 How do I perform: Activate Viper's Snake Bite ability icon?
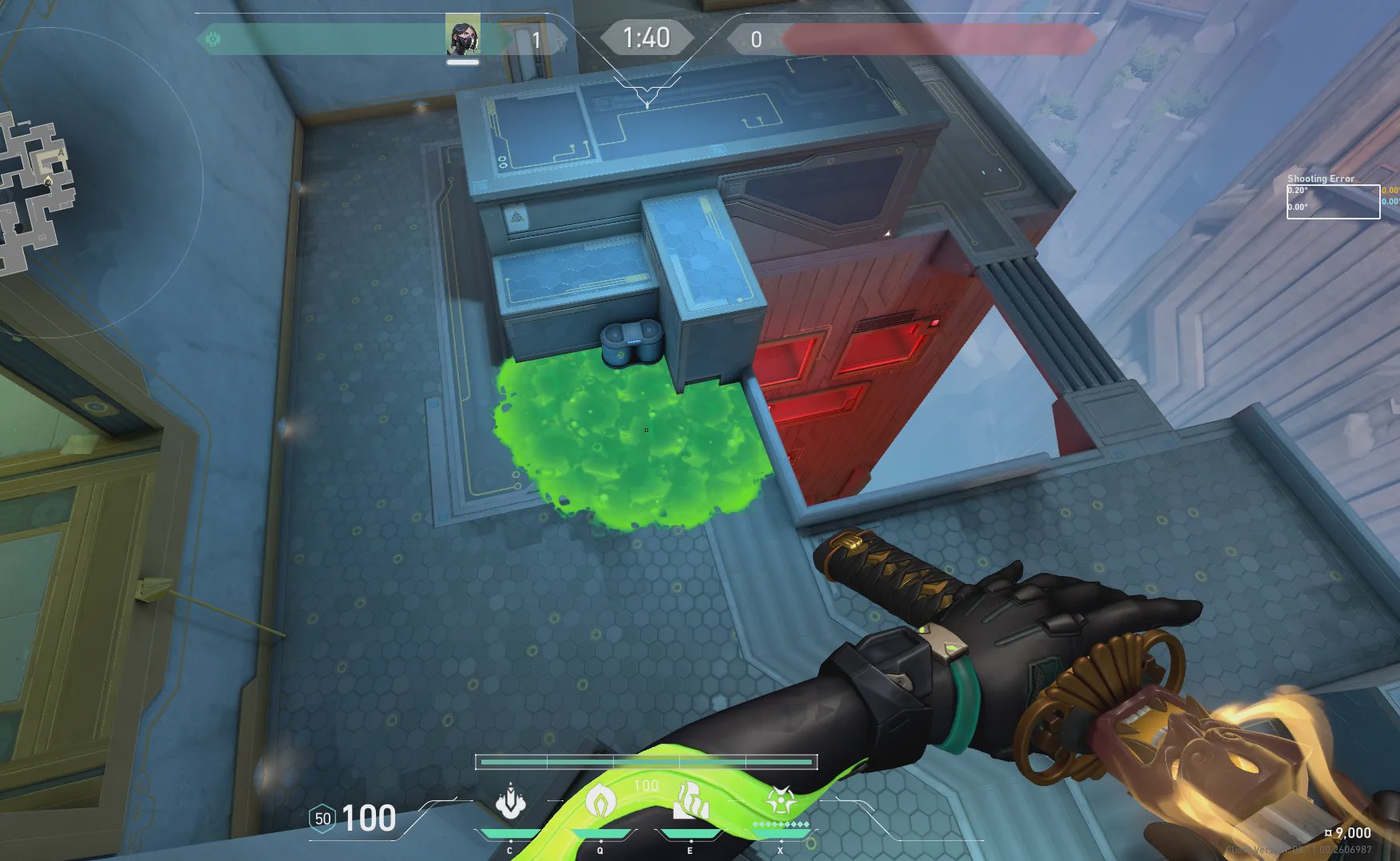click(510, 803)
